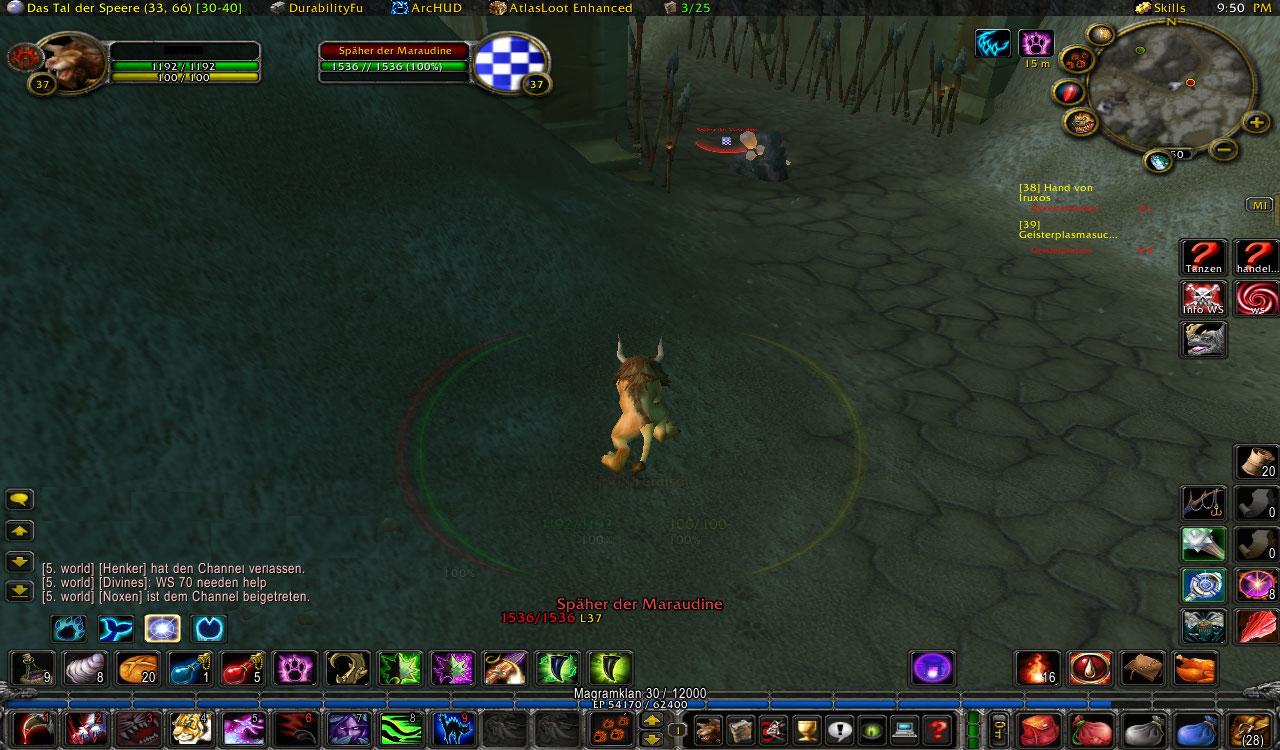The height and width of the screenshot is (750, 1280).
Task: Zoom in the minimap with the plus button
Action: click(1256, 123)
